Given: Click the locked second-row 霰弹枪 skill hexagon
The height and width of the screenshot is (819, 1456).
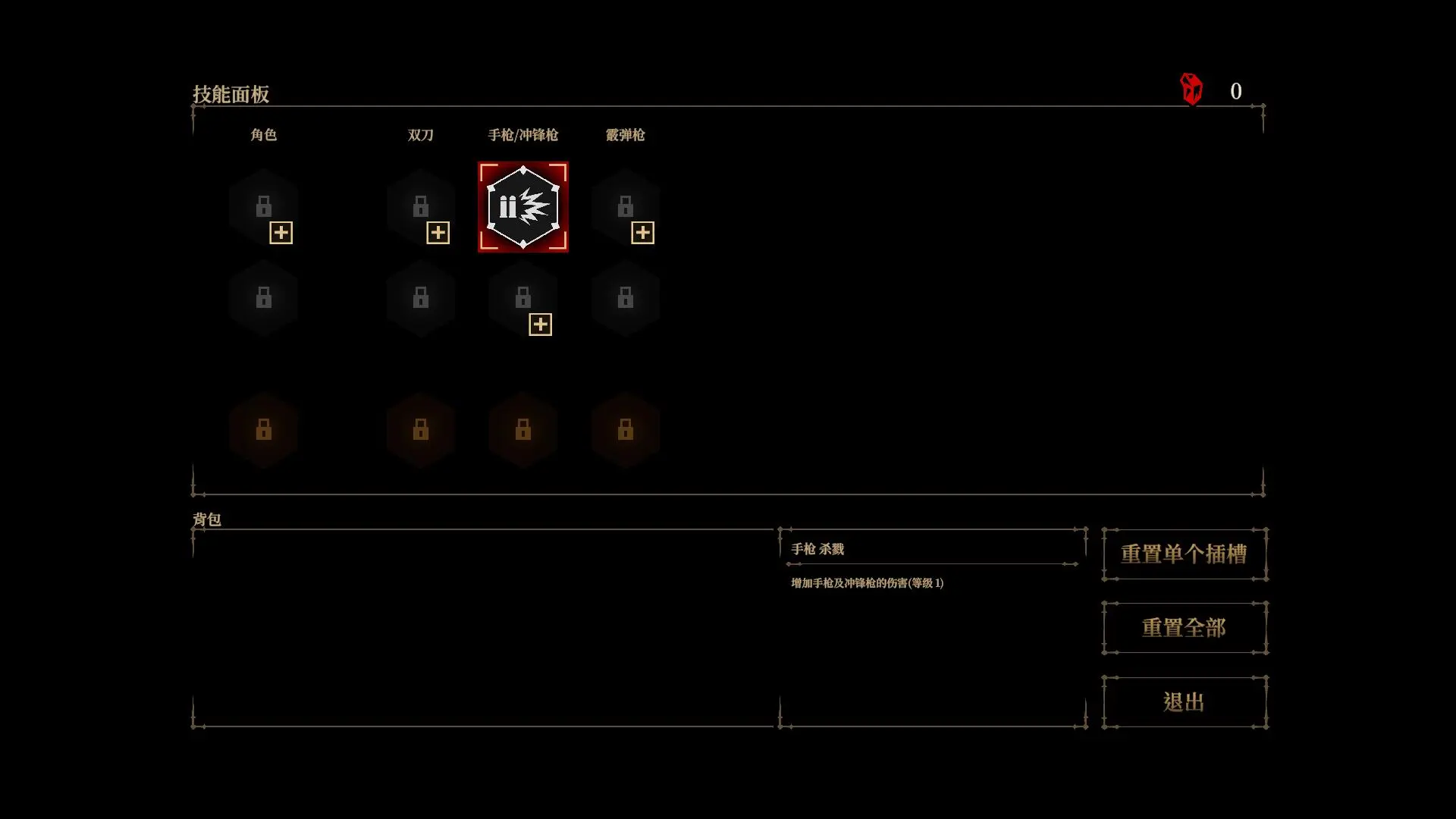Looking at the screenshot, I should pyautogui.click(x=626, y=297).
